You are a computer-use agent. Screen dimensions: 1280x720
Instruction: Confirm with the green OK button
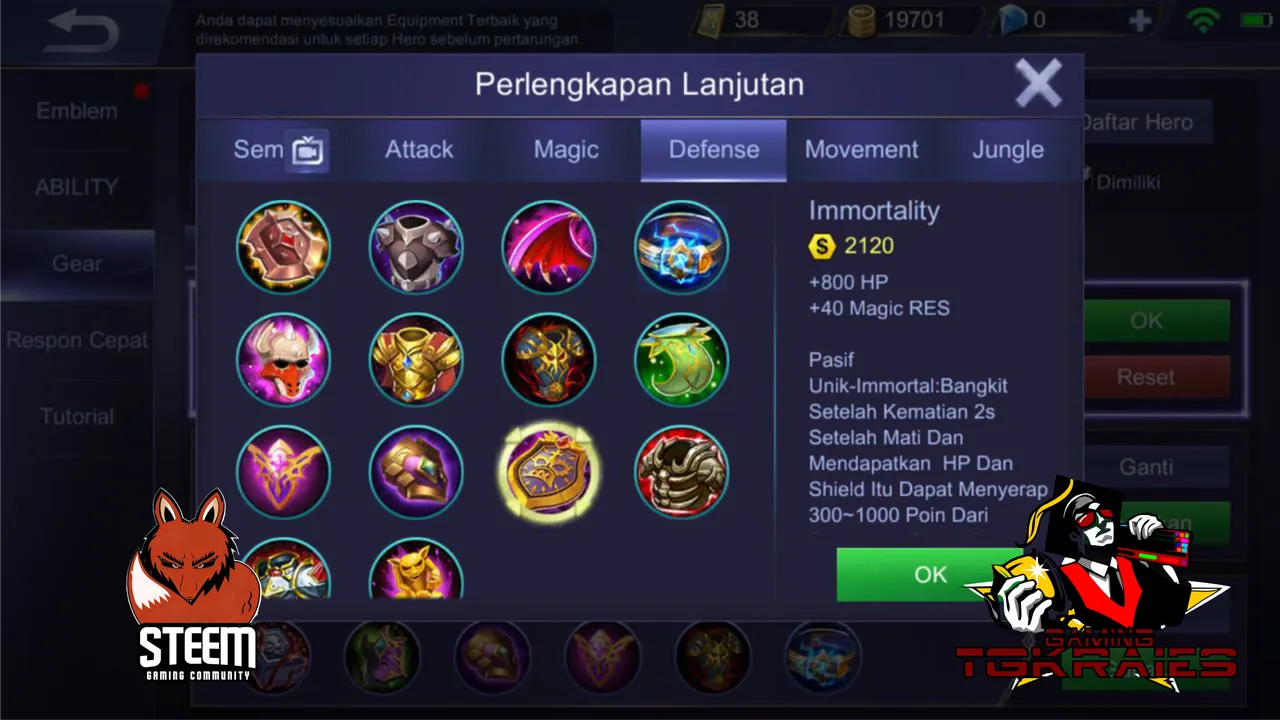point(929,574)
